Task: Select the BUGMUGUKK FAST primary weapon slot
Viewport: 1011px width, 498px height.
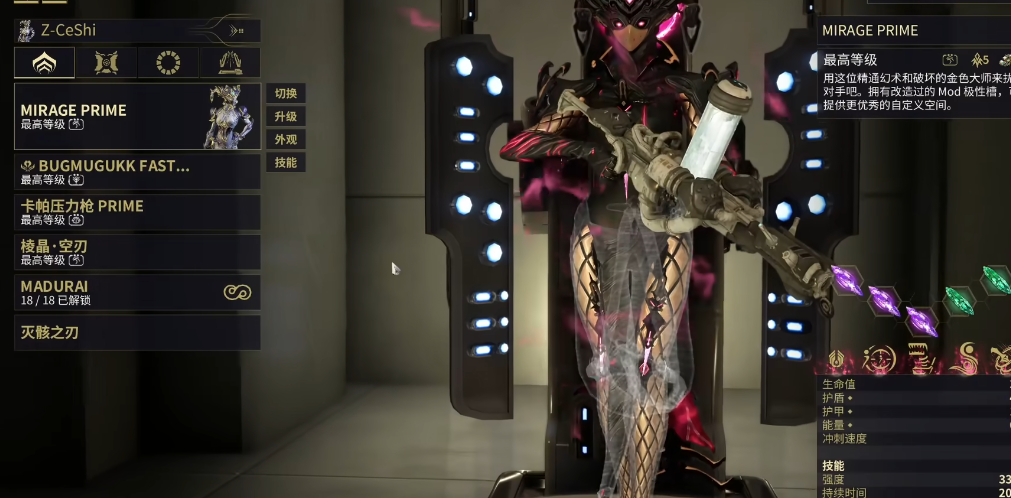Action: click(137, 172)
